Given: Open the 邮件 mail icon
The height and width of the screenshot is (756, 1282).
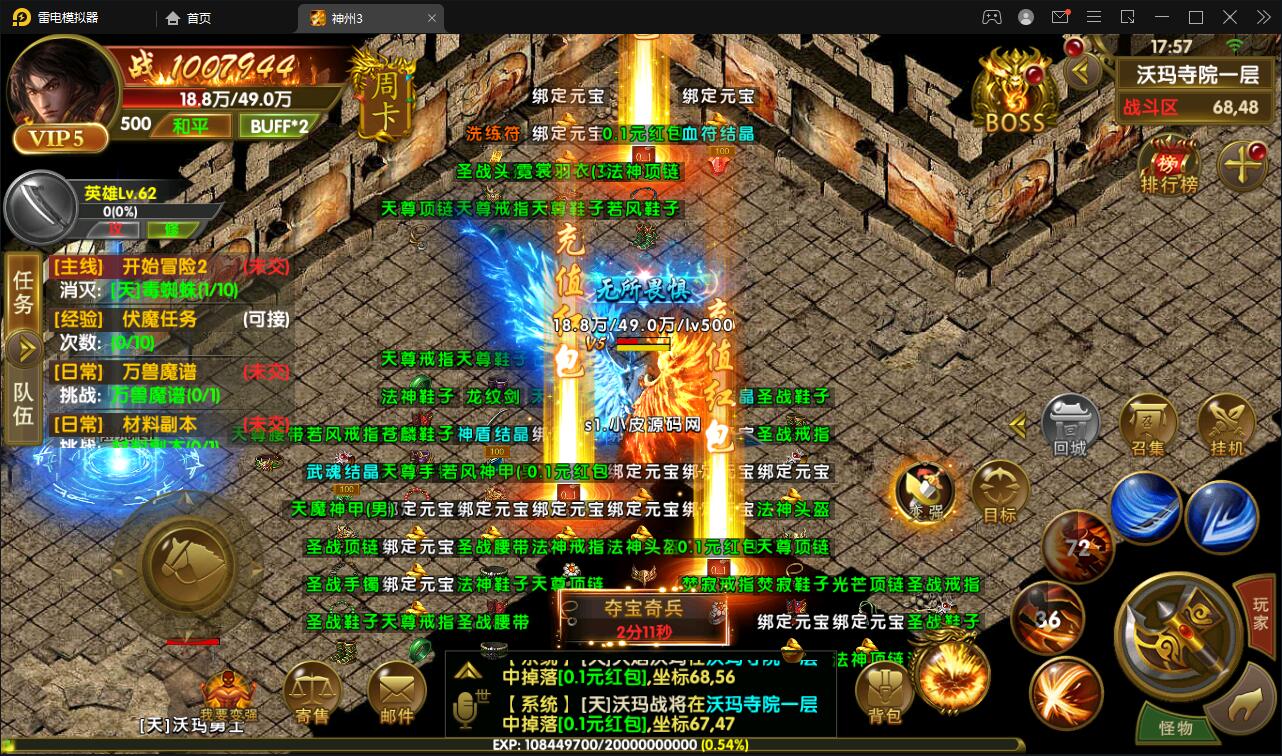Looking at the screenshot, I should pyautogui.click(x=398, y=690).
